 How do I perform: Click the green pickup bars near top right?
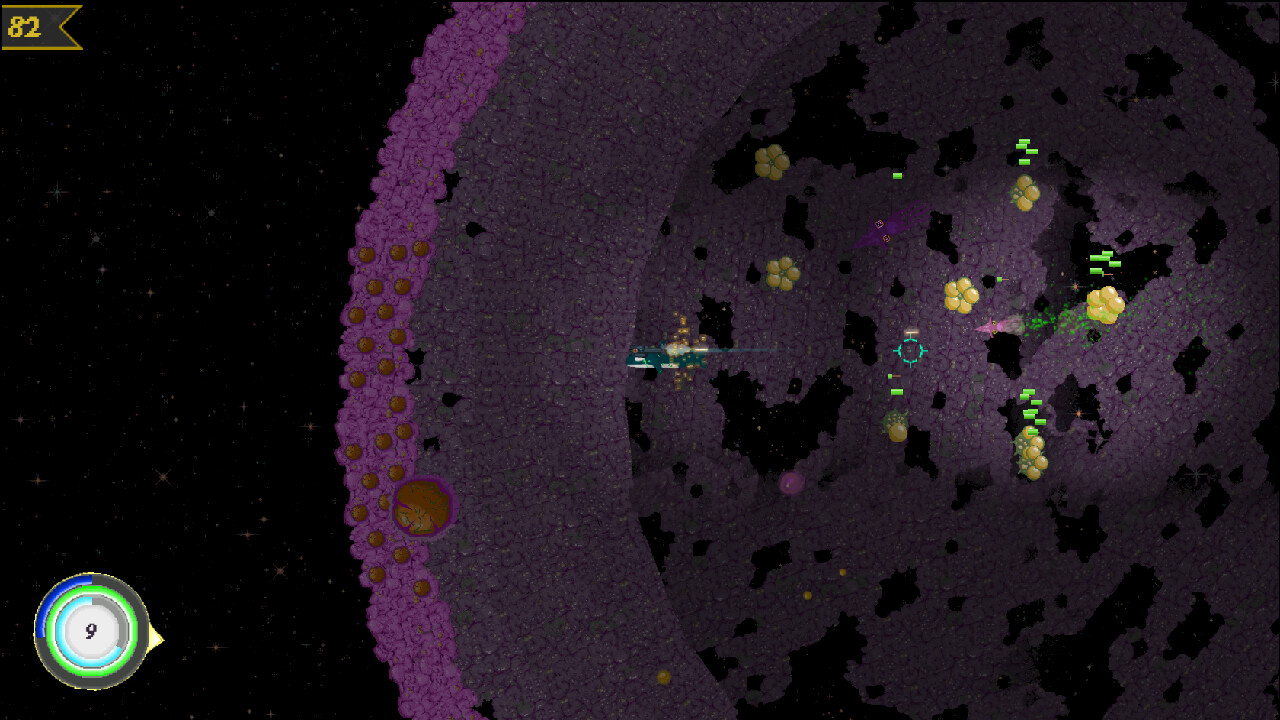pos(1024,152)
